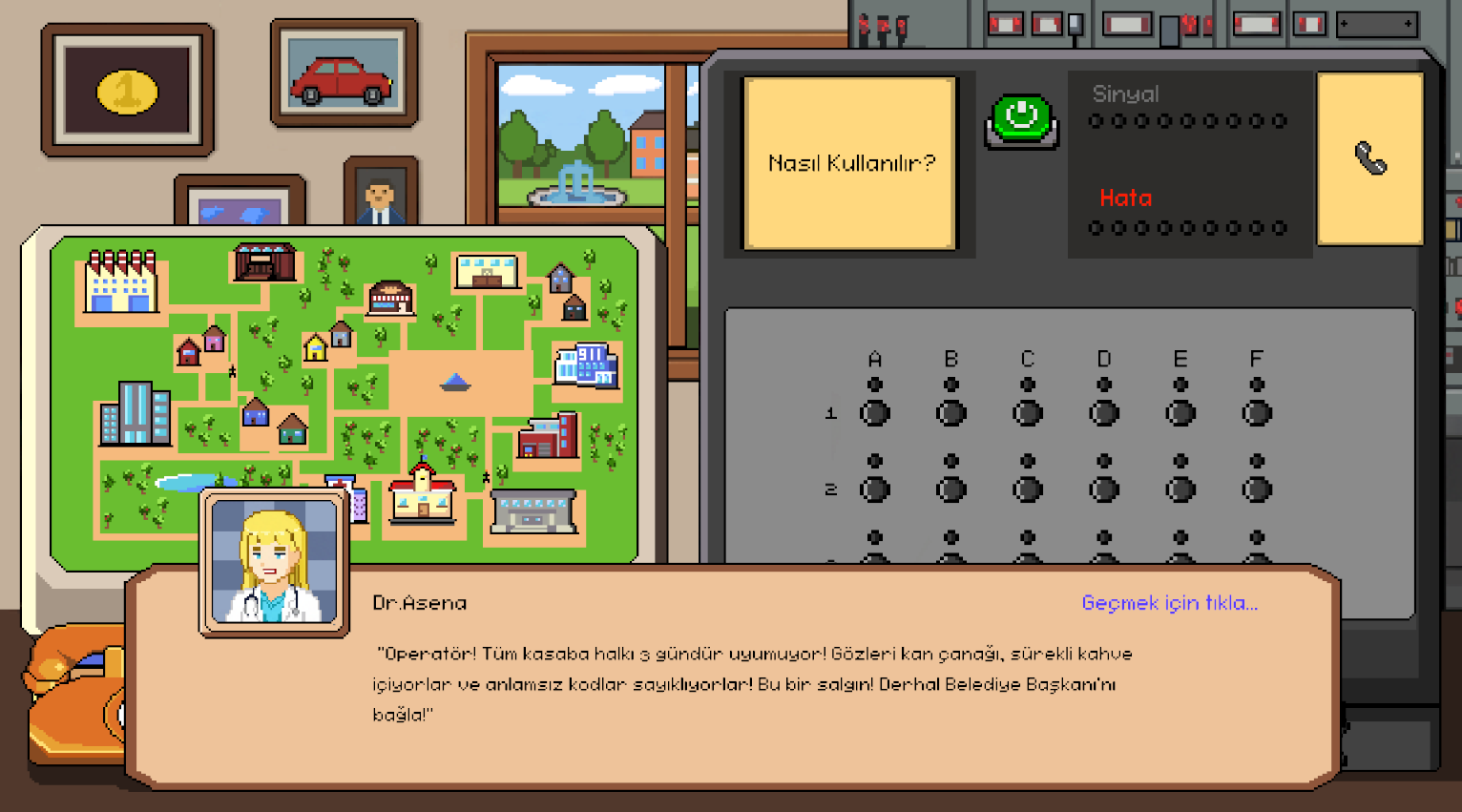The height and width of the screenshot is (812, 1462).
Task: Click the factory on the town map
Action: pyautogui.click(x=120, y=282)
